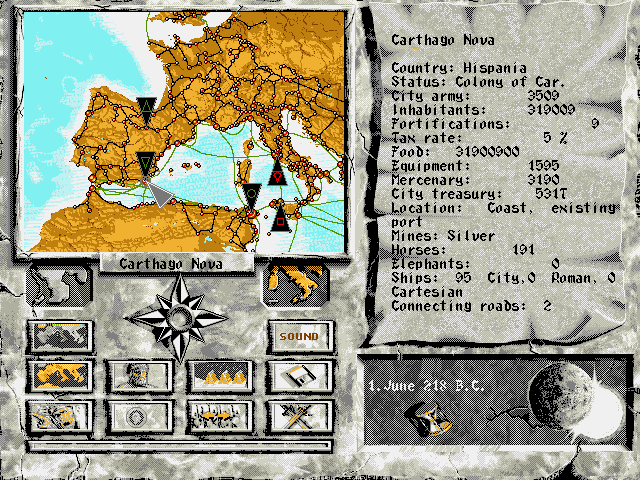The height and width of the screenshot is (480, 640).
Task: Click the floppy disk save icon
Action: [x=299, y=376]
